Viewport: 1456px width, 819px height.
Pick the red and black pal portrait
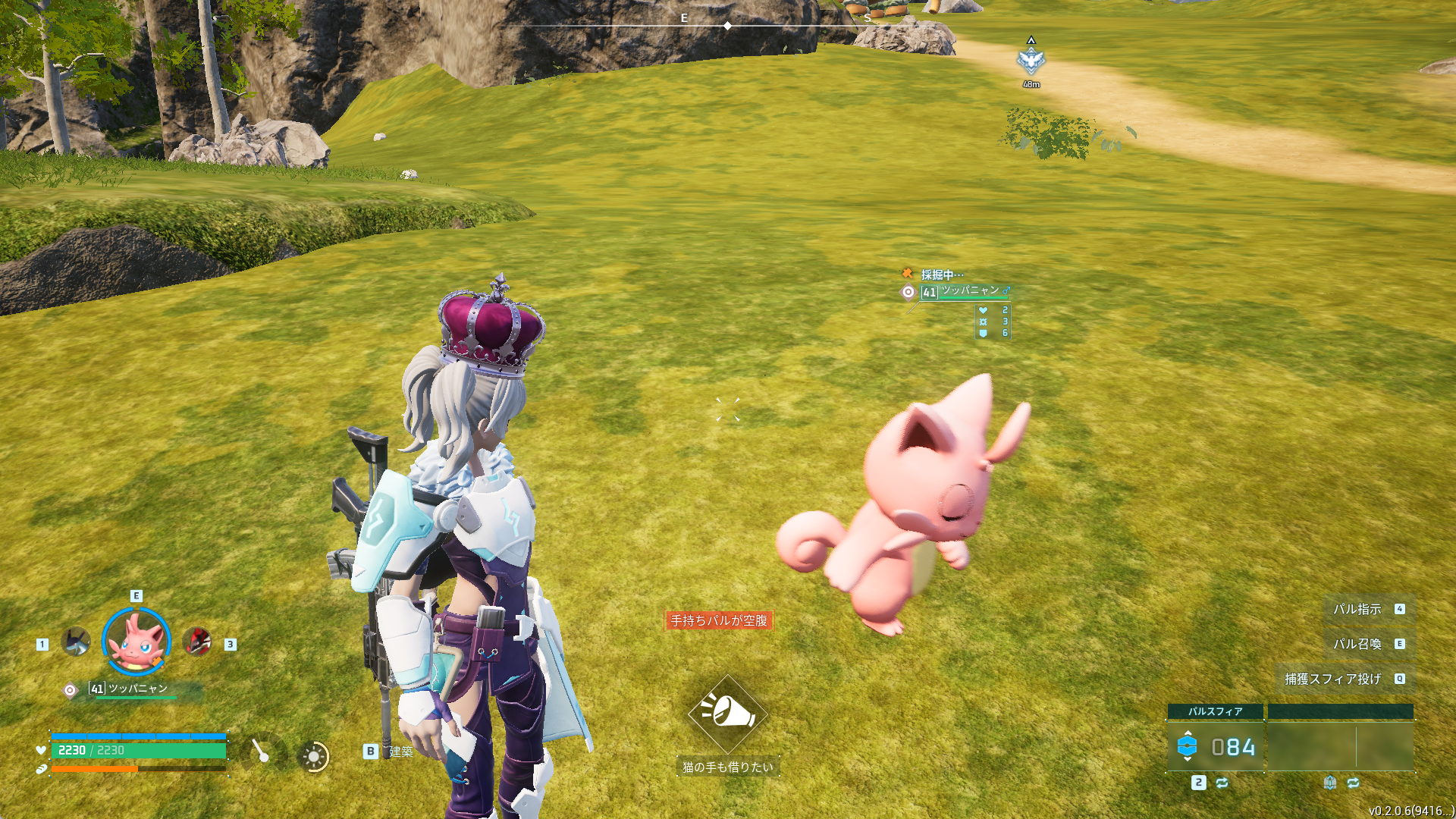click(197, 642)
